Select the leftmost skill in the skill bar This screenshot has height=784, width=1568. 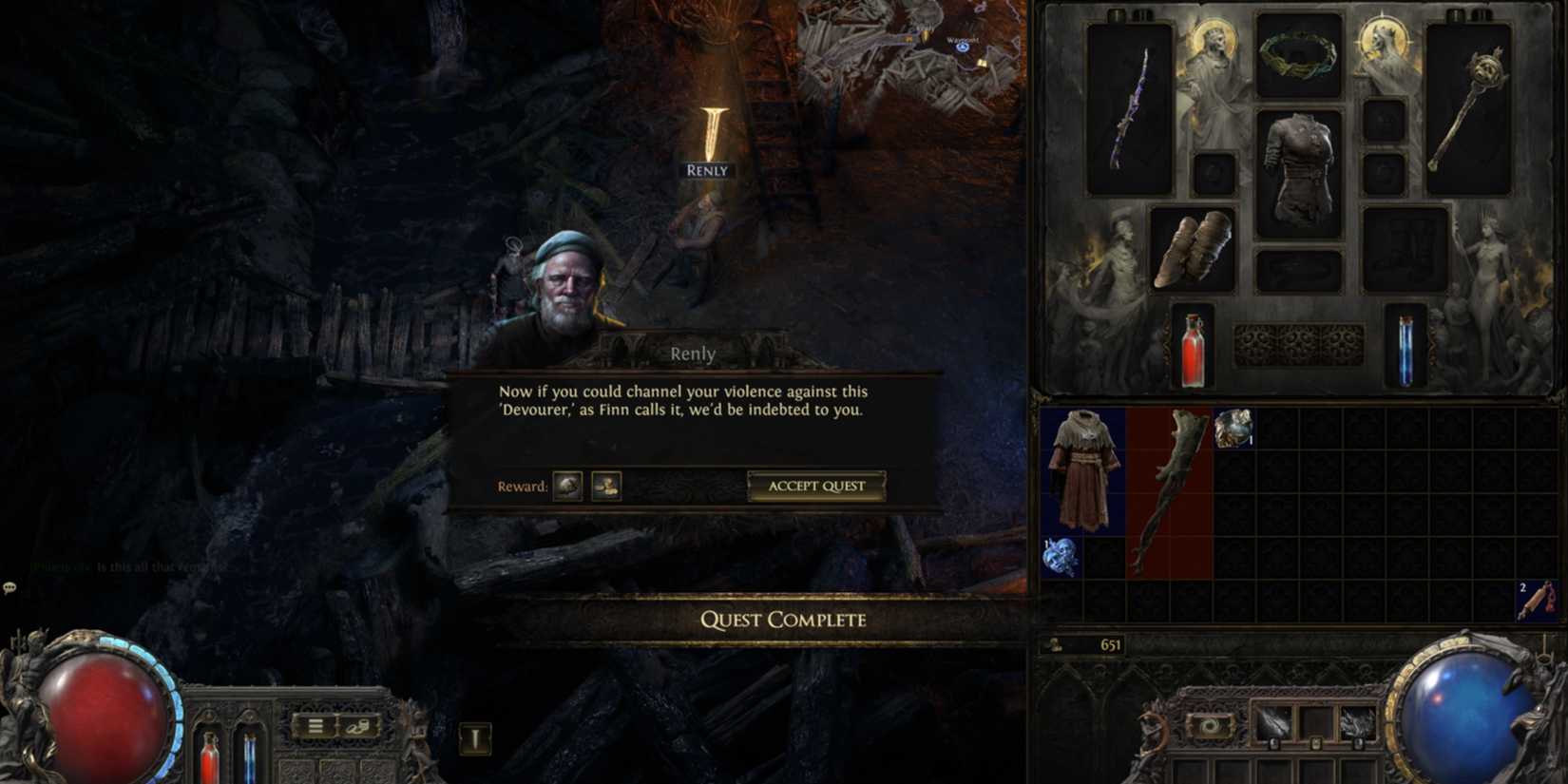[x=1273, y=720]
